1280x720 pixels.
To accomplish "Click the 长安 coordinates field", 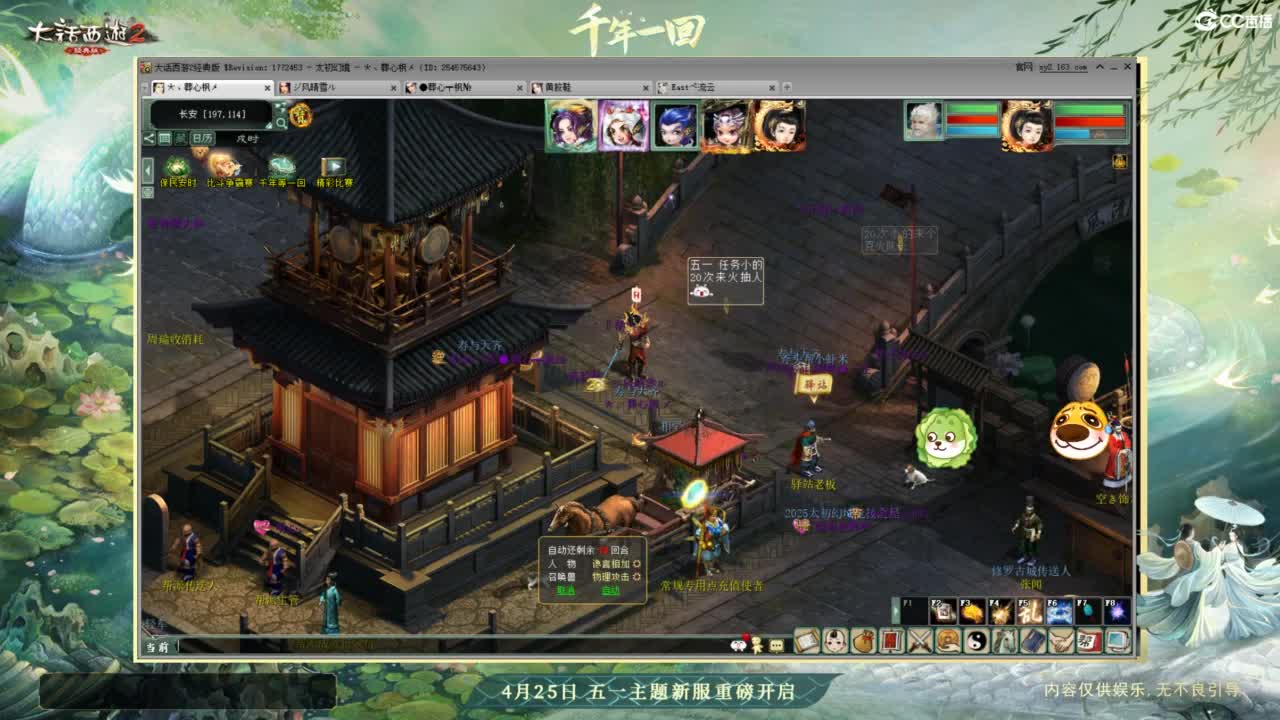I will pos(212,114).
